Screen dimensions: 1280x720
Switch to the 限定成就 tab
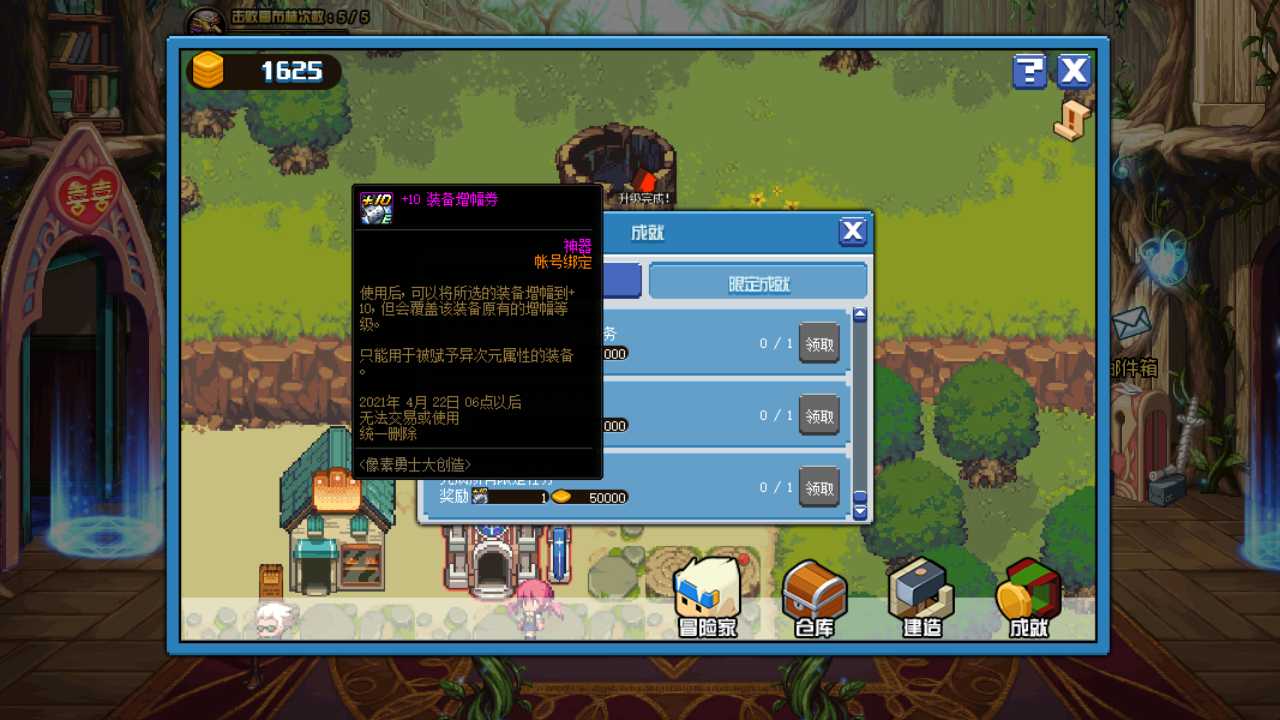(757, 281)
